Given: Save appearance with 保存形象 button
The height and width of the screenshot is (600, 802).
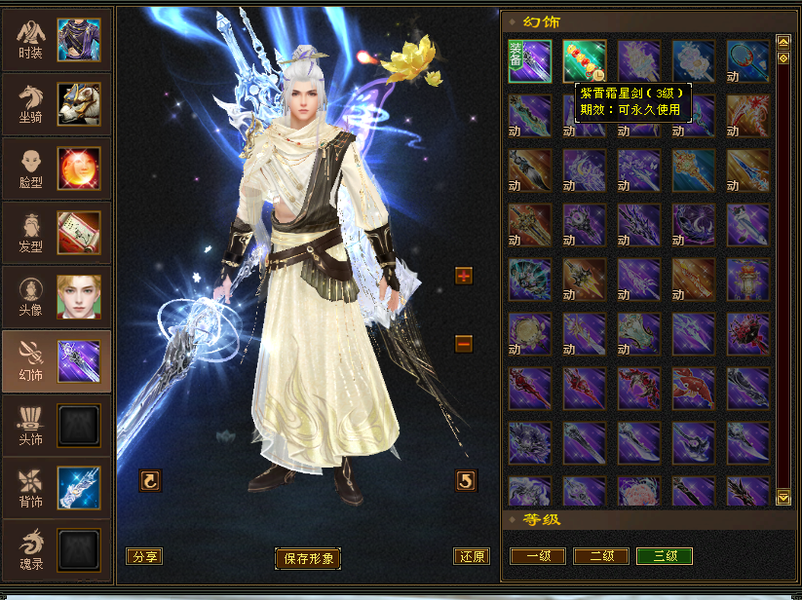Looking at the screenshot, I should (308, 558).
